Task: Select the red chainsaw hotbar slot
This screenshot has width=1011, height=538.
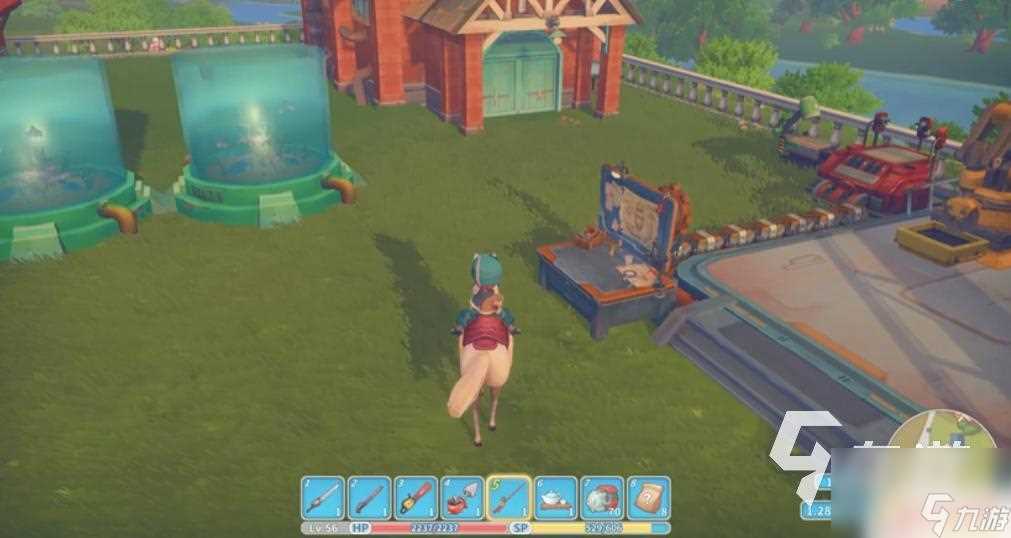Action: tap(415, 498)
